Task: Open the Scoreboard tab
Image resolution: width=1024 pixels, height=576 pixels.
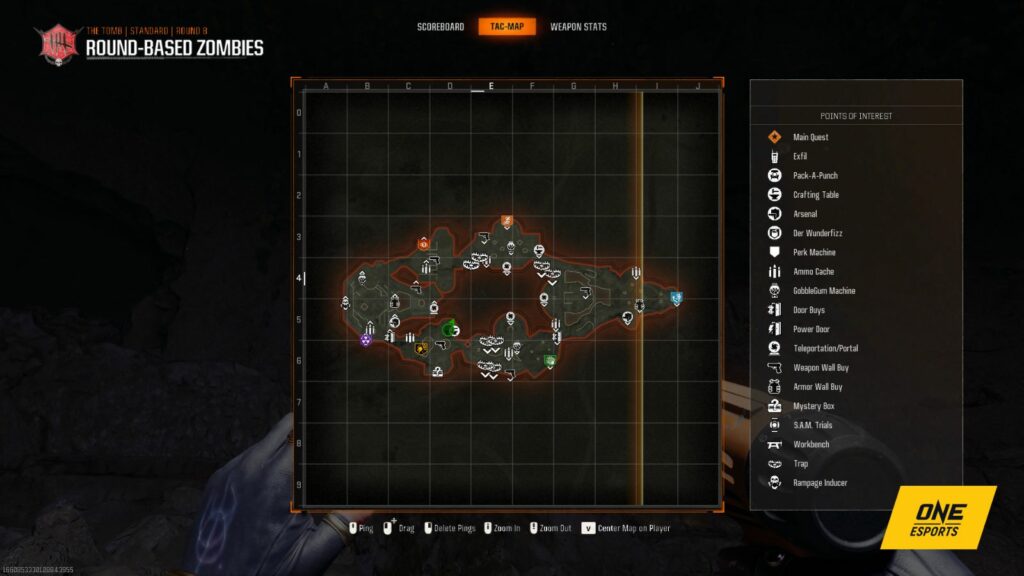Action: point(440,27)
